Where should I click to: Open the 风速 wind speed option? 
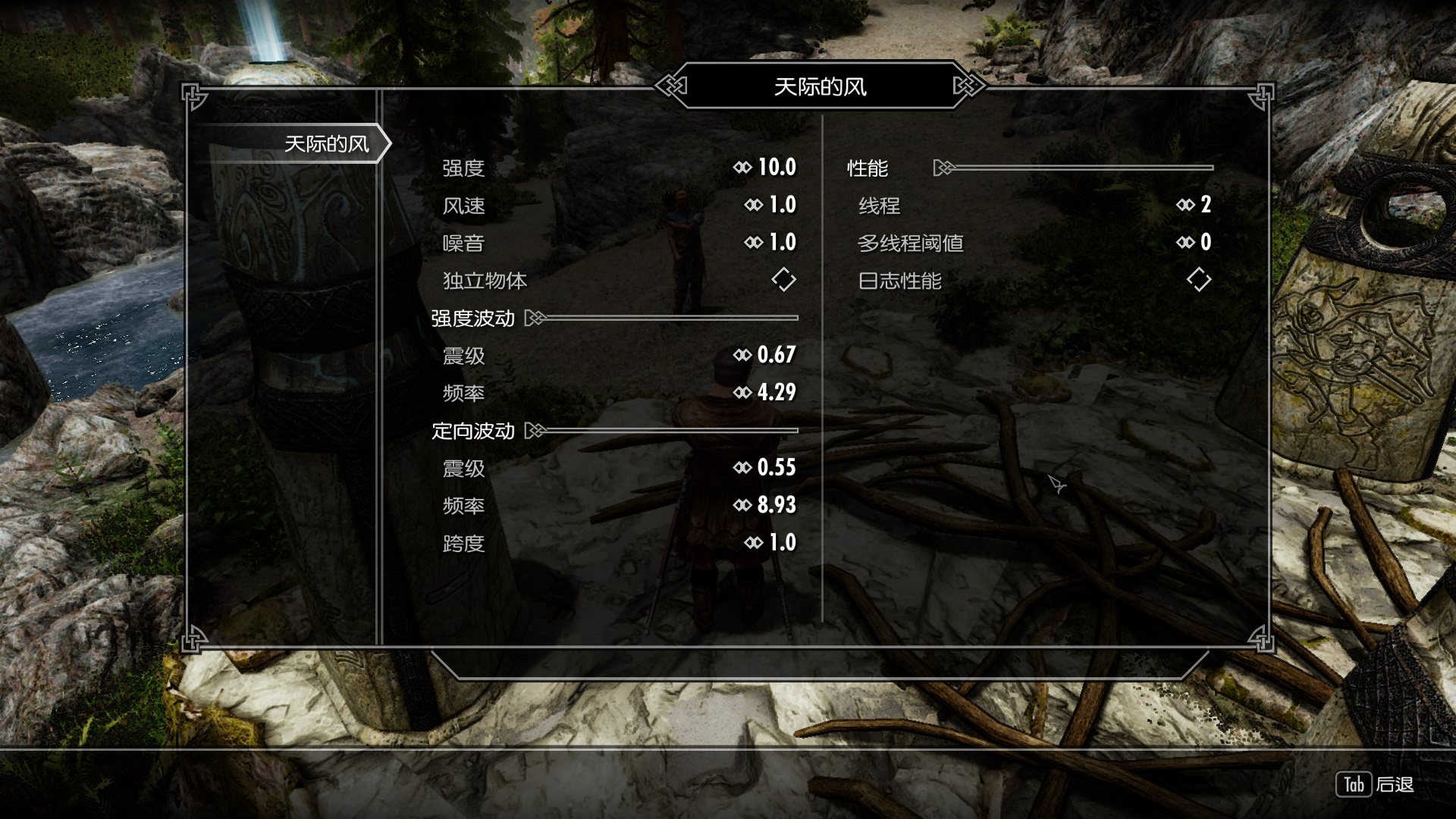pos(618,206)
